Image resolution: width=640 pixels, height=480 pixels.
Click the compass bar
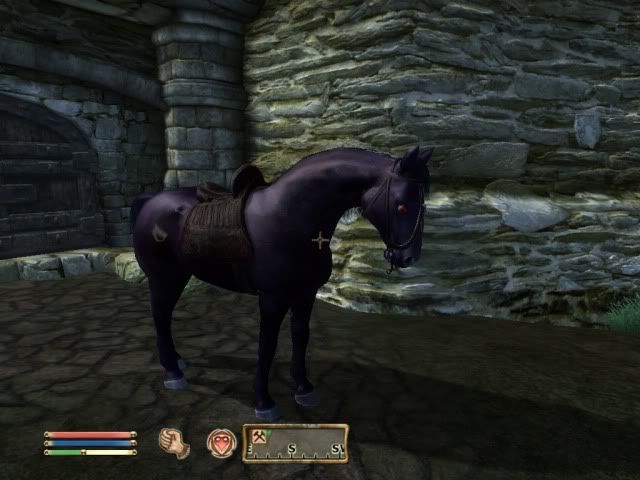[x=296, y=443]
